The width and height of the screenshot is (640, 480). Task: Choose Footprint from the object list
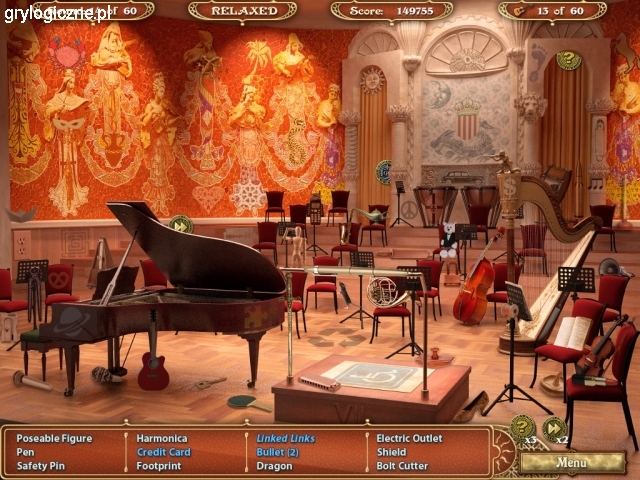(x=159, y=465)
